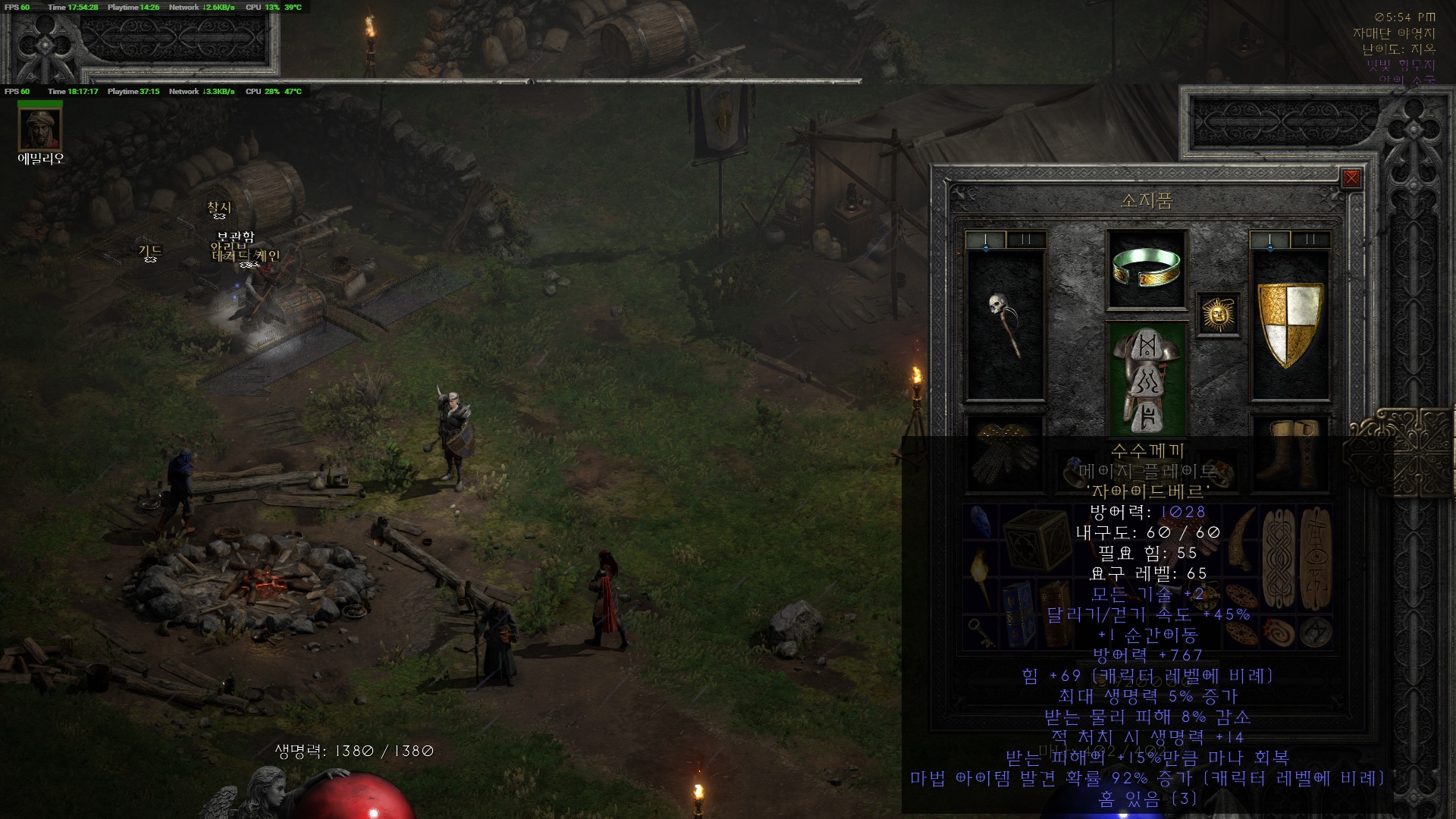1456x819 pixels.
Task: Click the sun amulet slot
Action: pyautogui.click(x=1218, y=313)
